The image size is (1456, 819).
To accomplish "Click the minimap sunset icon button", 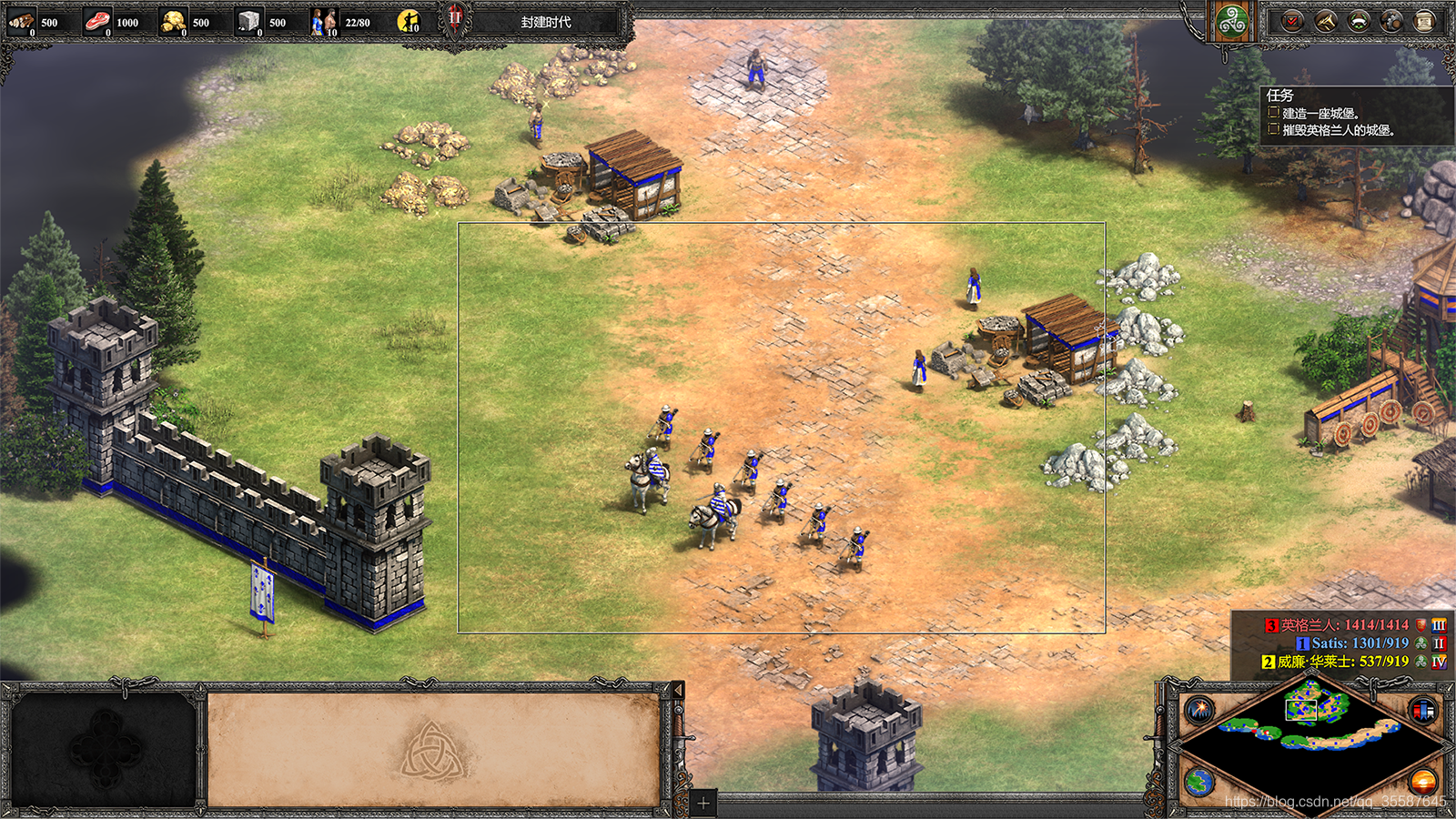I will (1423, 781).
